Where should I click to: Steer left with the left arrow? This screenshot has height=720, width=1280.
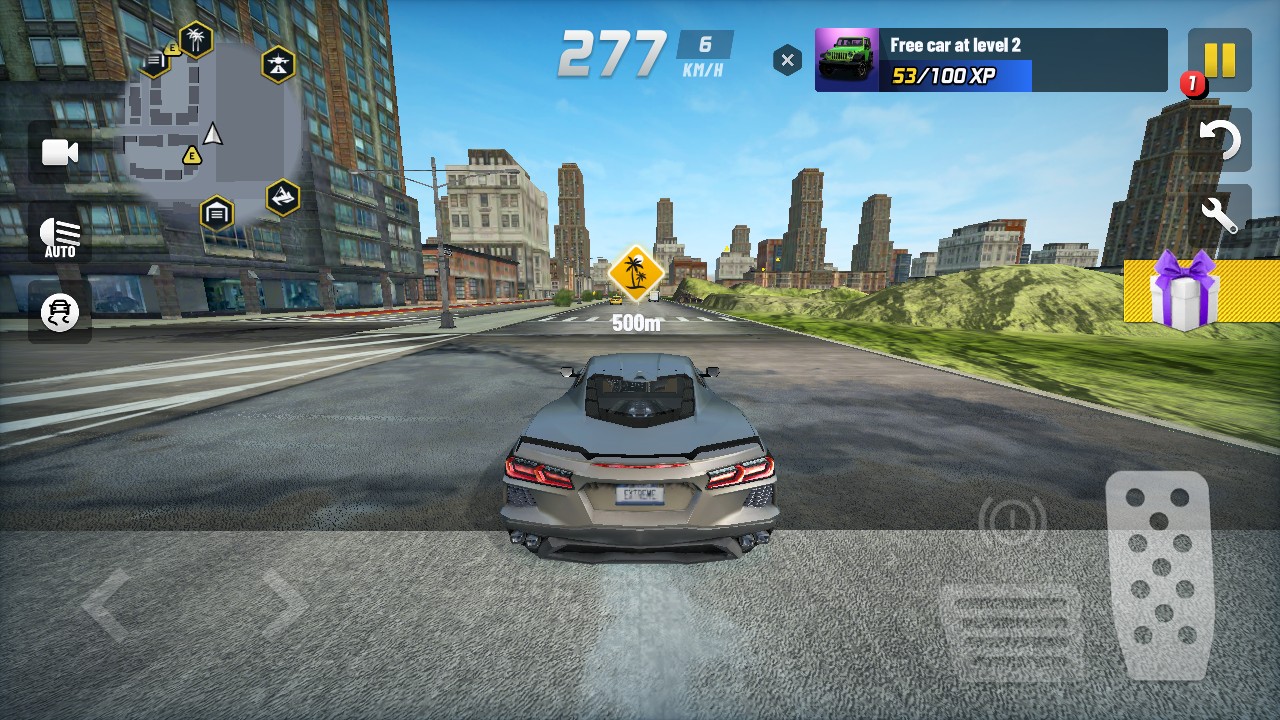[x=106, y=604]
